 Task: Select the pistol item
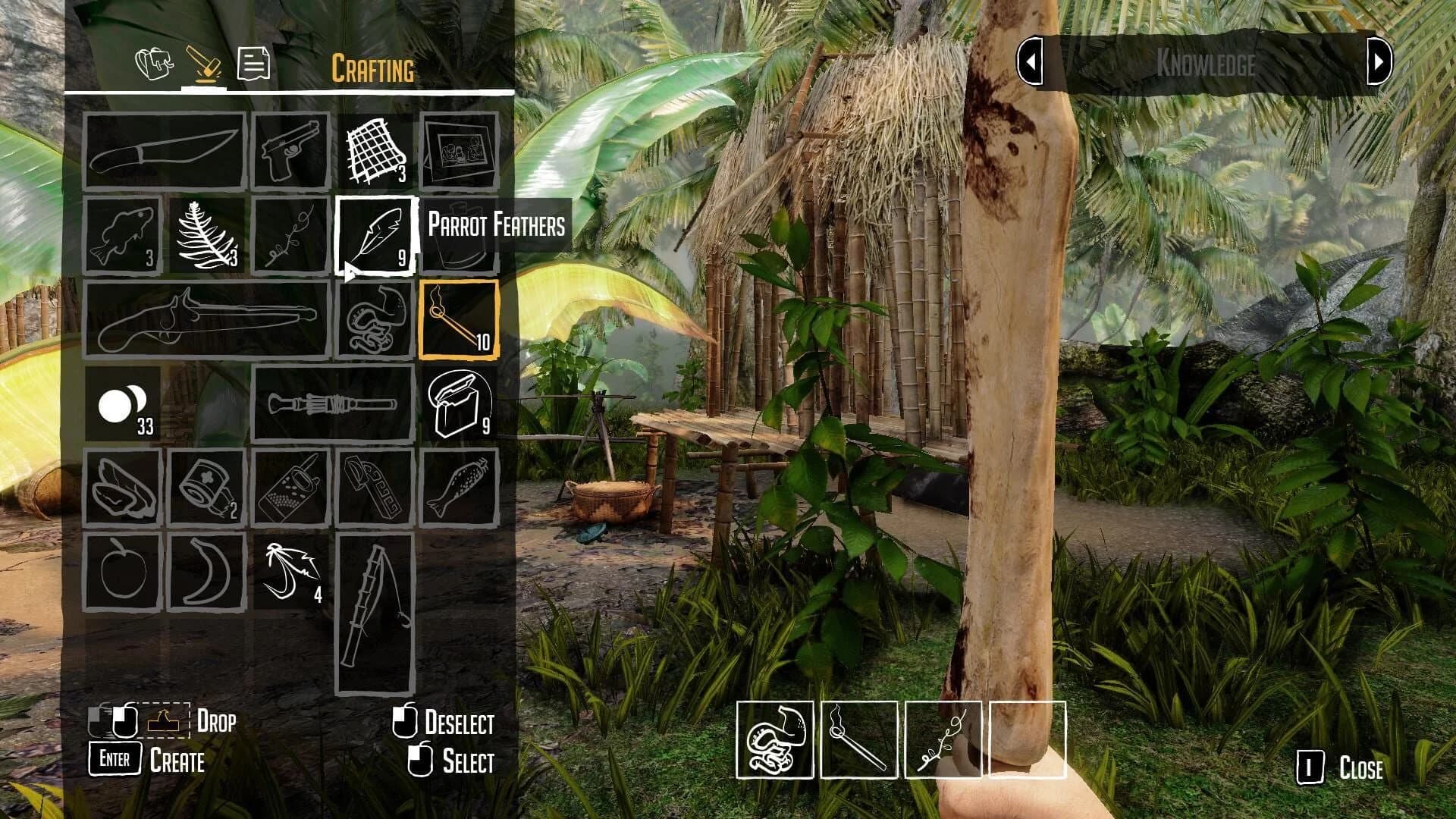tap(289, 149)
